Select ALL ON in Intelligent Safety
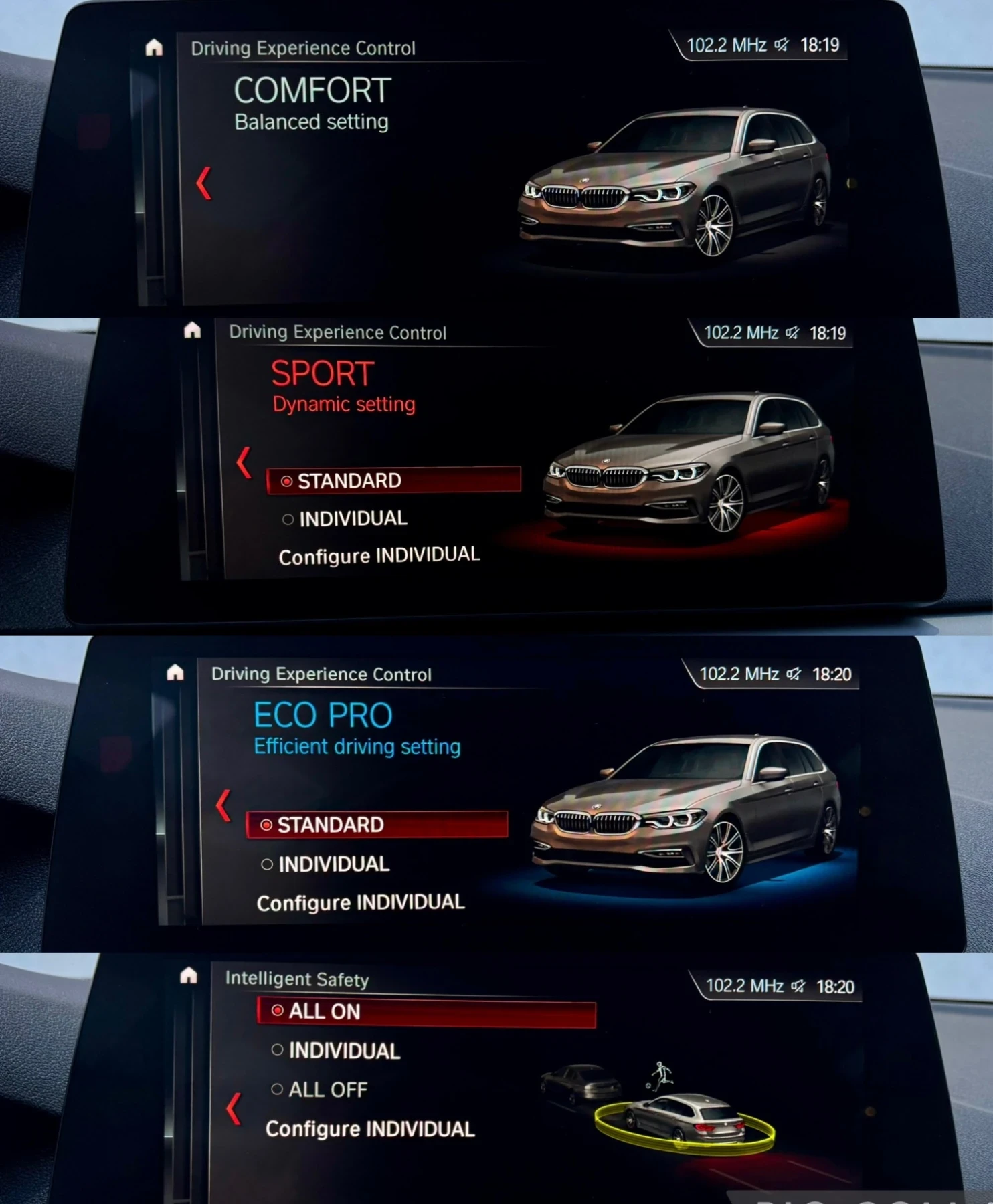 tap(426, 1011)
